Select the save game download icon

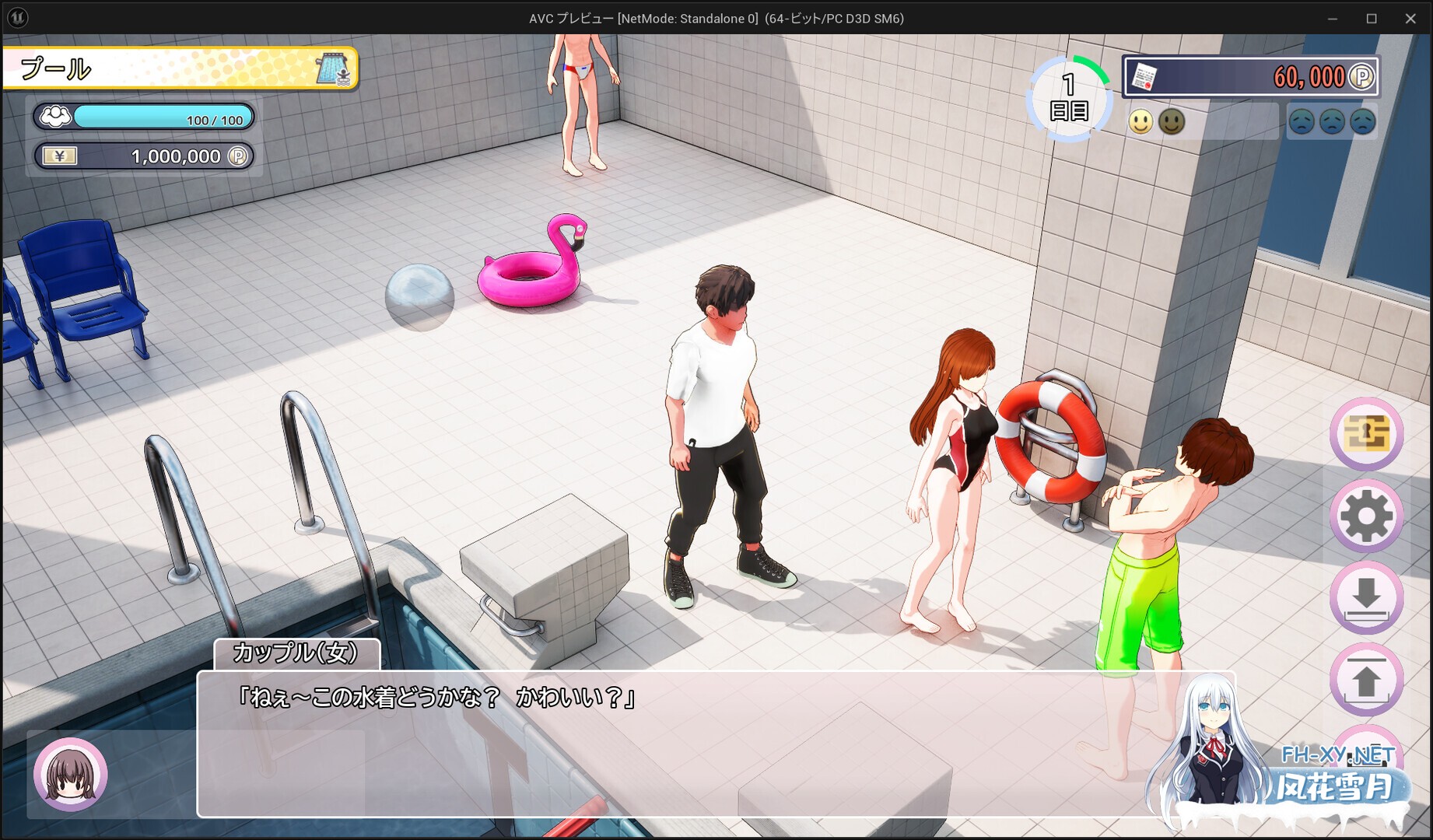pyautogui.click(x=1367, y=593)
